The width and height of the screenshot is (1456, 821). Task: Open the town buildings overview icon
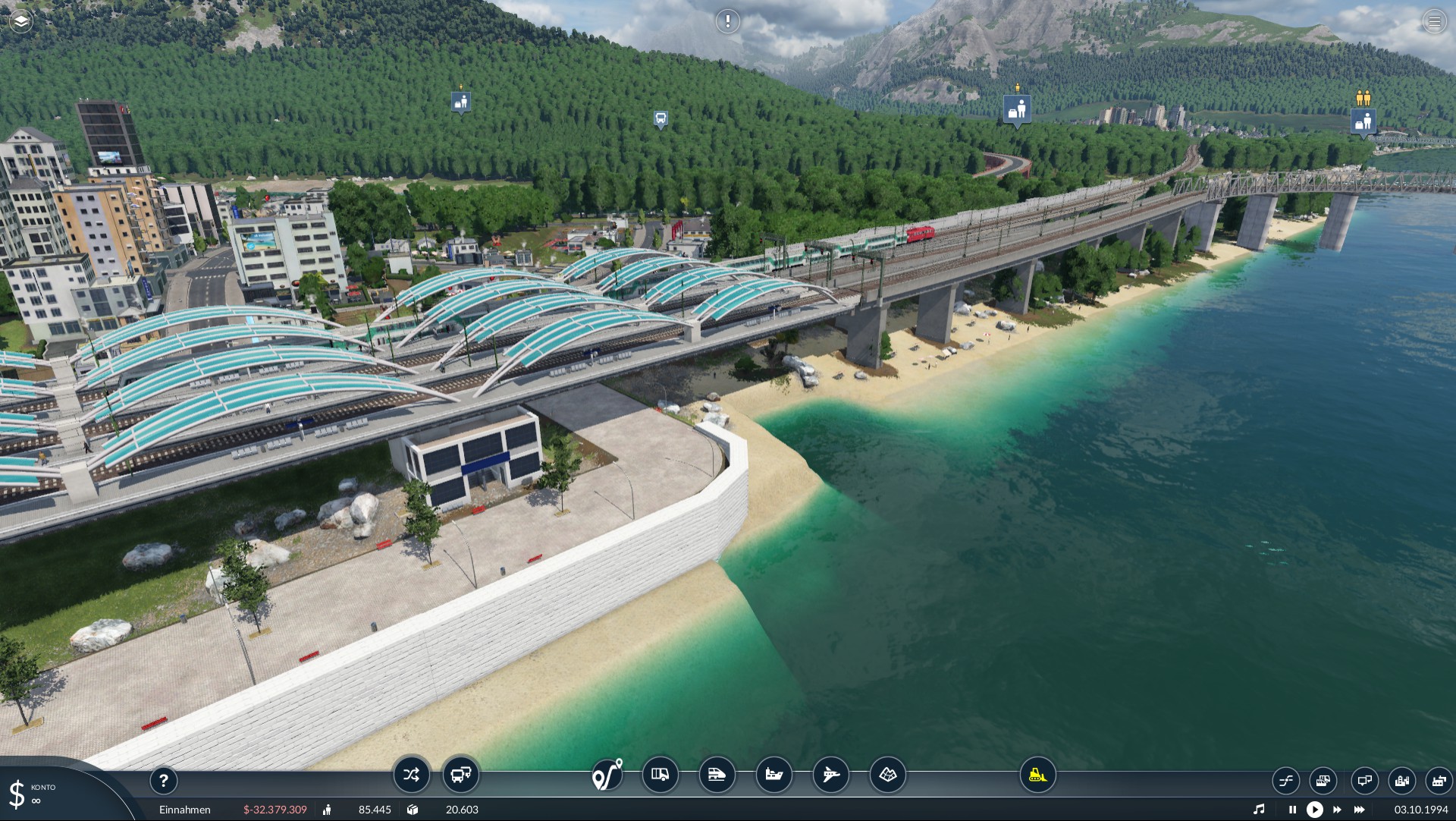(1401, 780)
